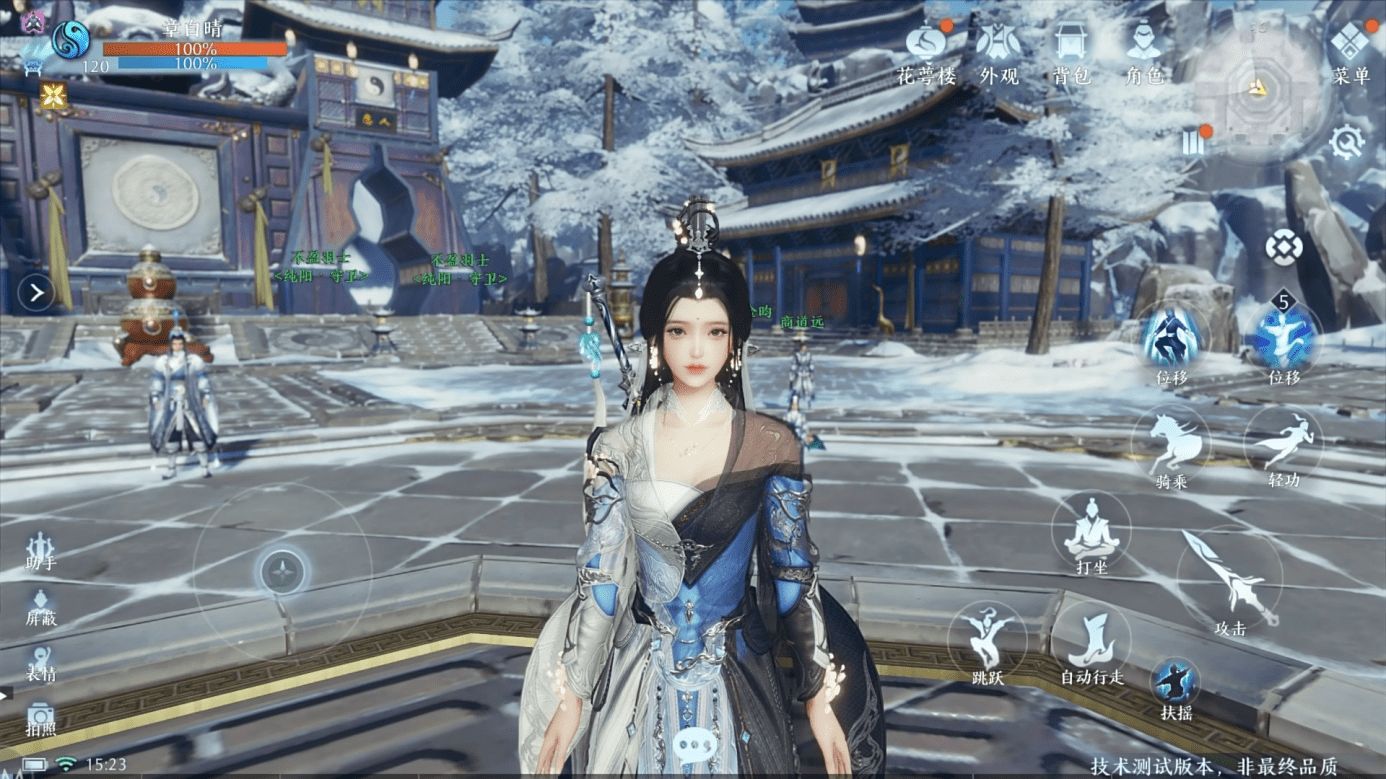Click the circular minimap

click(x=1257, y=88)
